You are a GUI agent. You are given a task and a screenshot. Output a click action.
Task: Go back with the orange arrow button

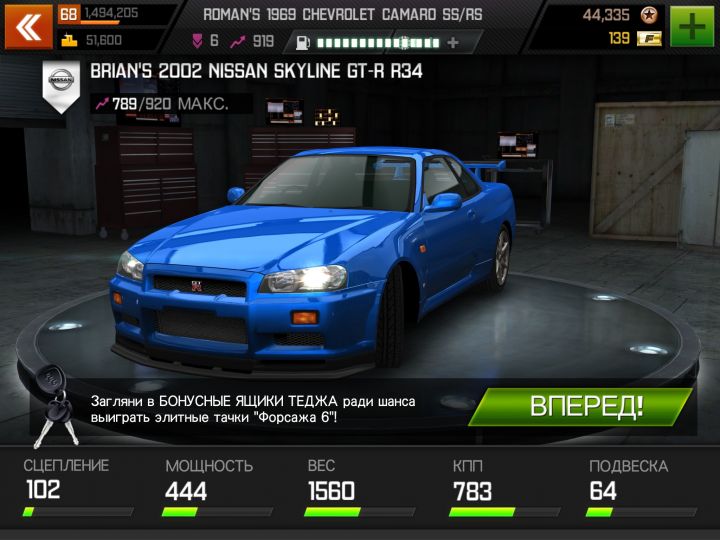29,27
